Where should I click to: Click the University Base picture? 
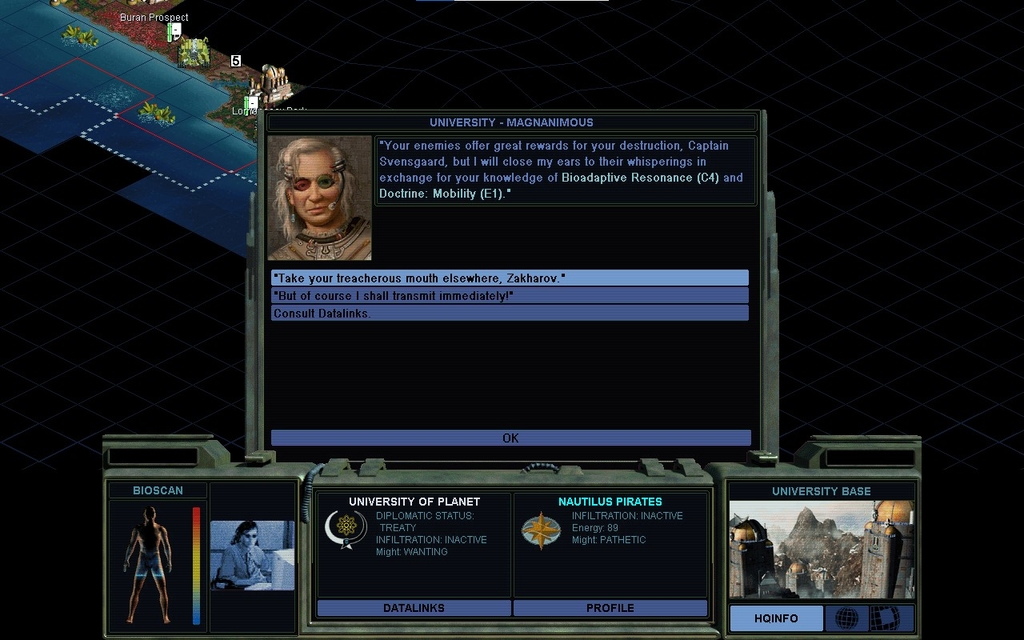(x=821, y=549)
